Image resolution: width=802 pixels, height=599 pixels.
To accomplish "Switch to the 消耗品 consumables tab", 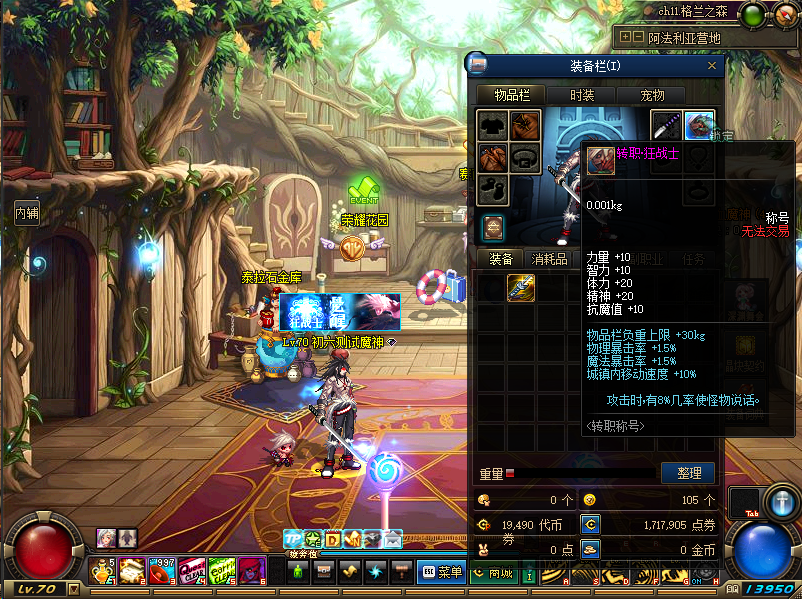I will 550,259.
